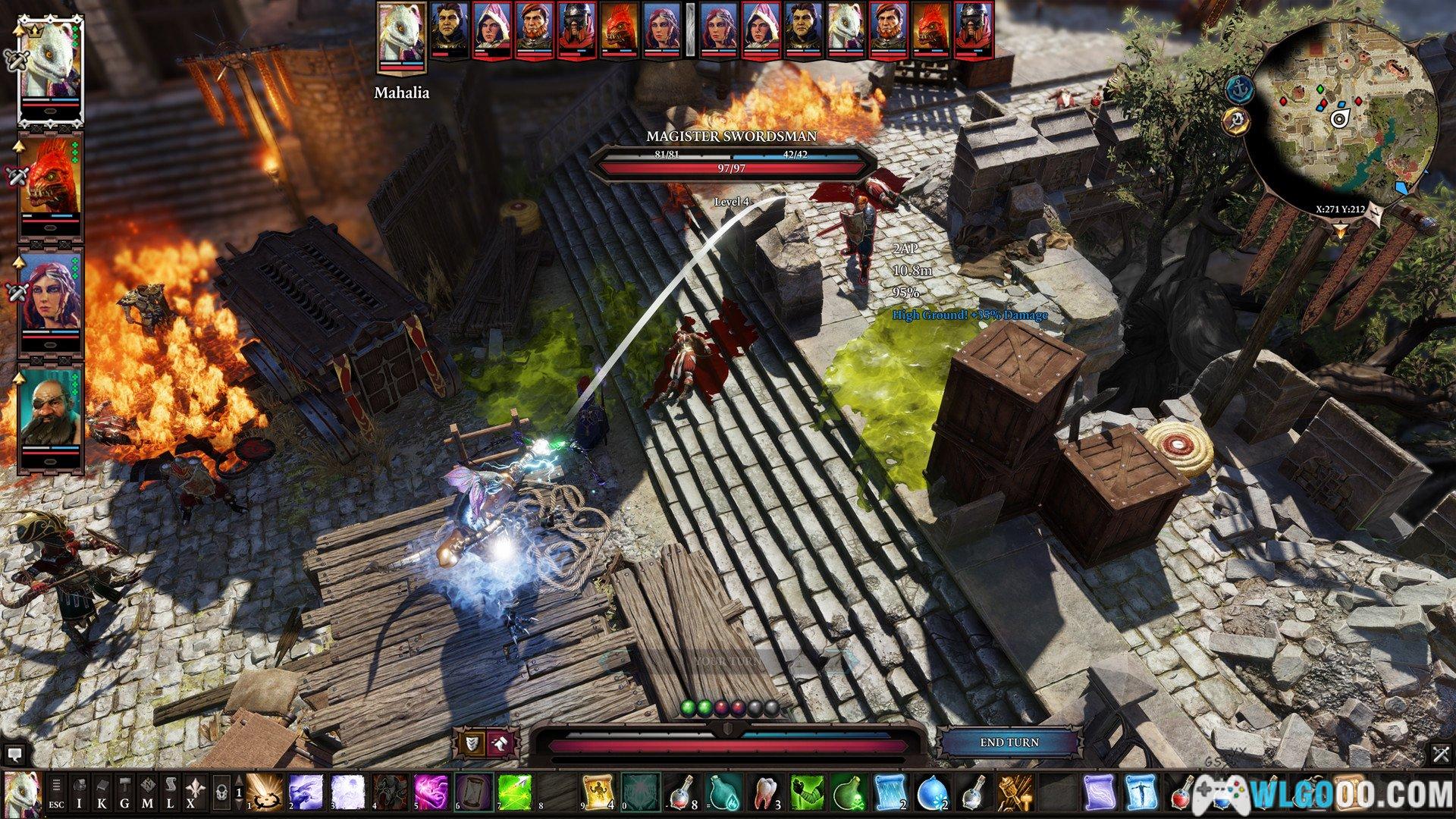Click the yellow flame button beside minimap

click(x=1236, y=120)
